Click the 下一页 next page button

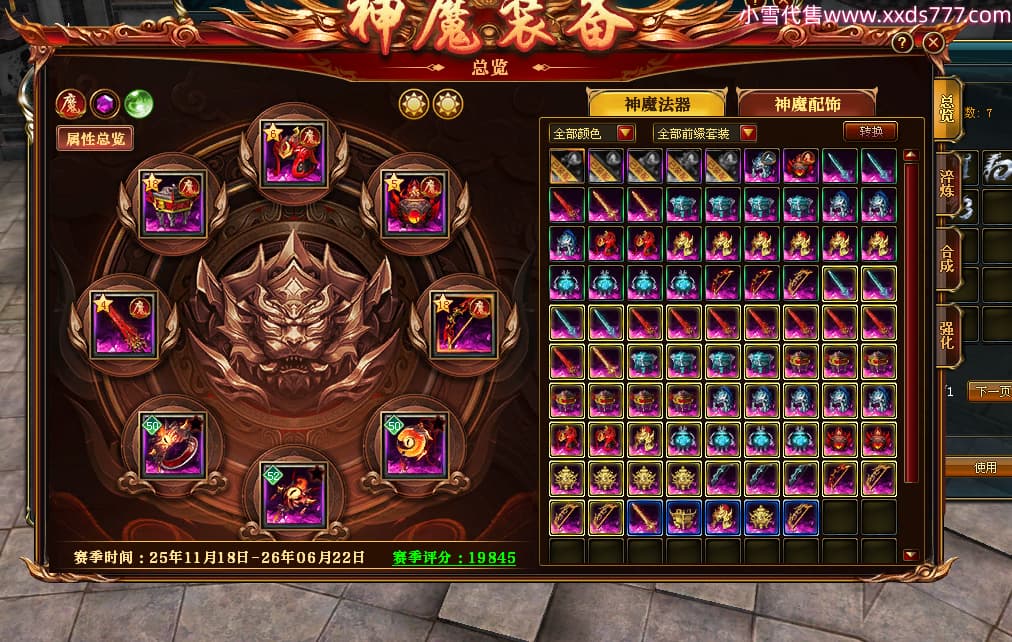click(x=988, y=392)
